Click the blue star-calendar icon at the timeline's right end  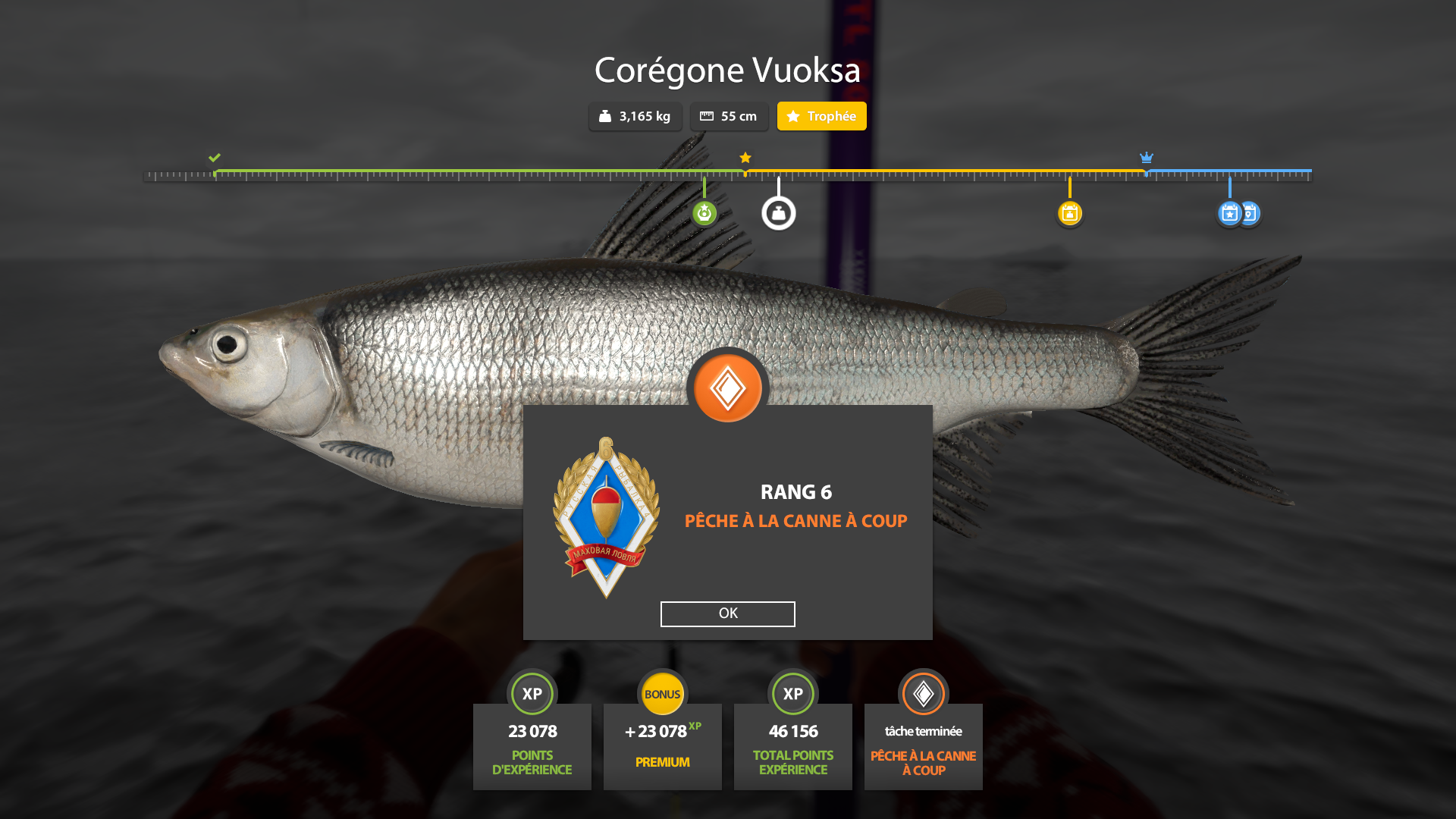pyautogui.click(x=1229, y=214)
